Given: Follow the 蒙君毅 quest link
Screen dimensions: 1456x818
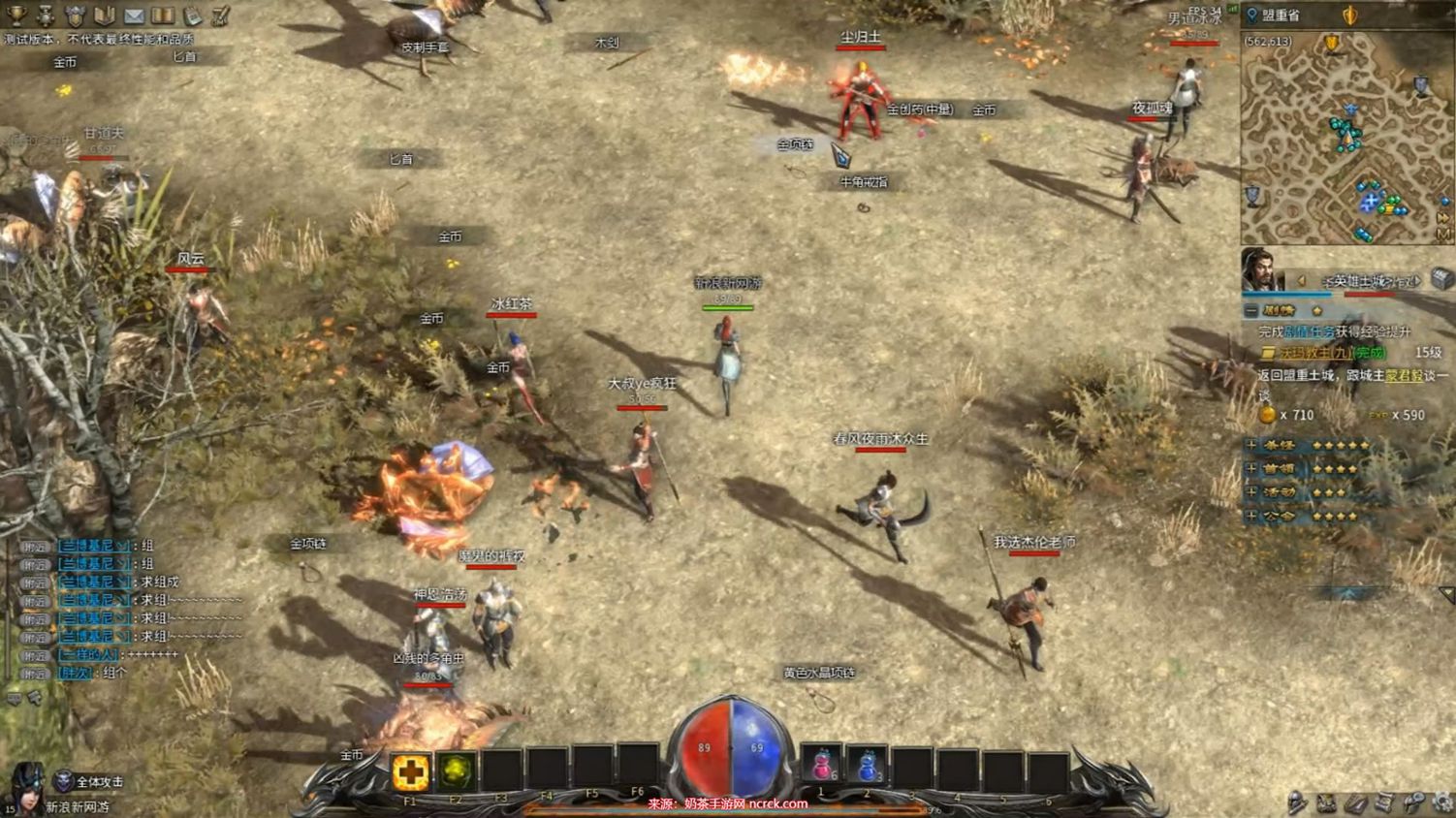Looking at the screenshot, I should (1403, 375).
